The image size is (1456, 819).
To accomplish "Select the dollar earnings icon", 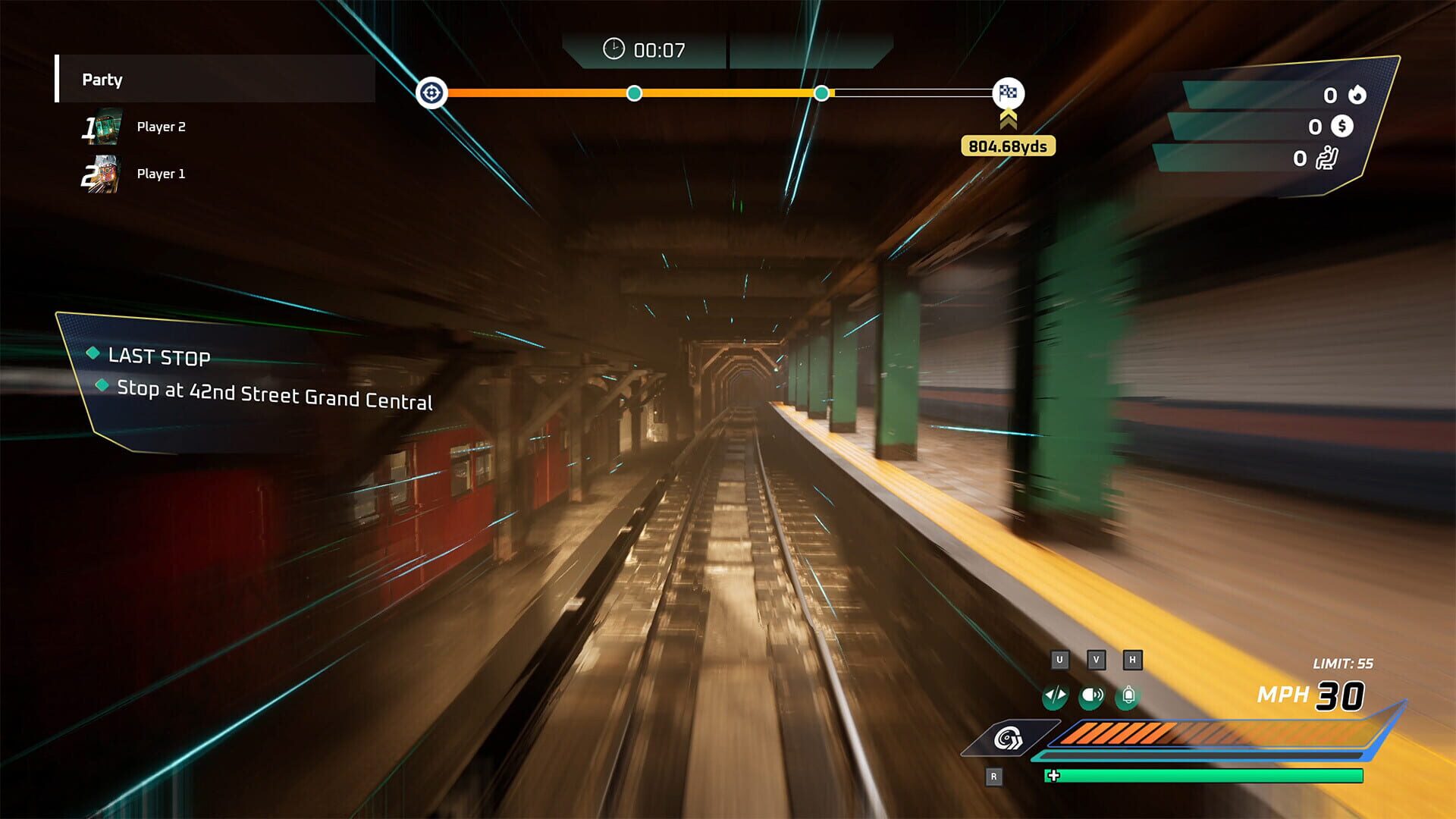I will (x=1342, y=127).
